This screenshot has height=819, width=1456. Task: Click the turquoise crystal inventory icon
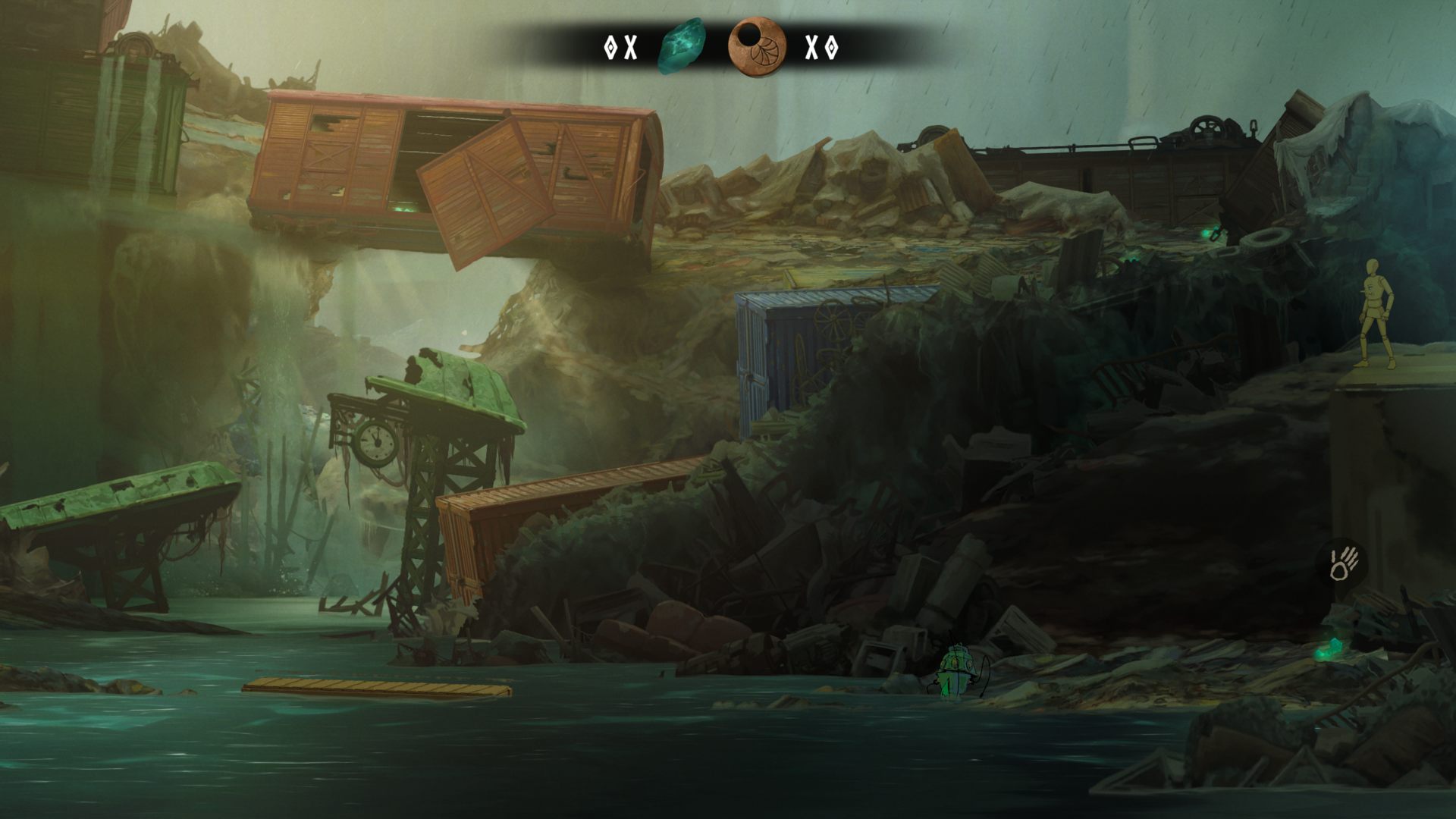(x=681, y=46)
